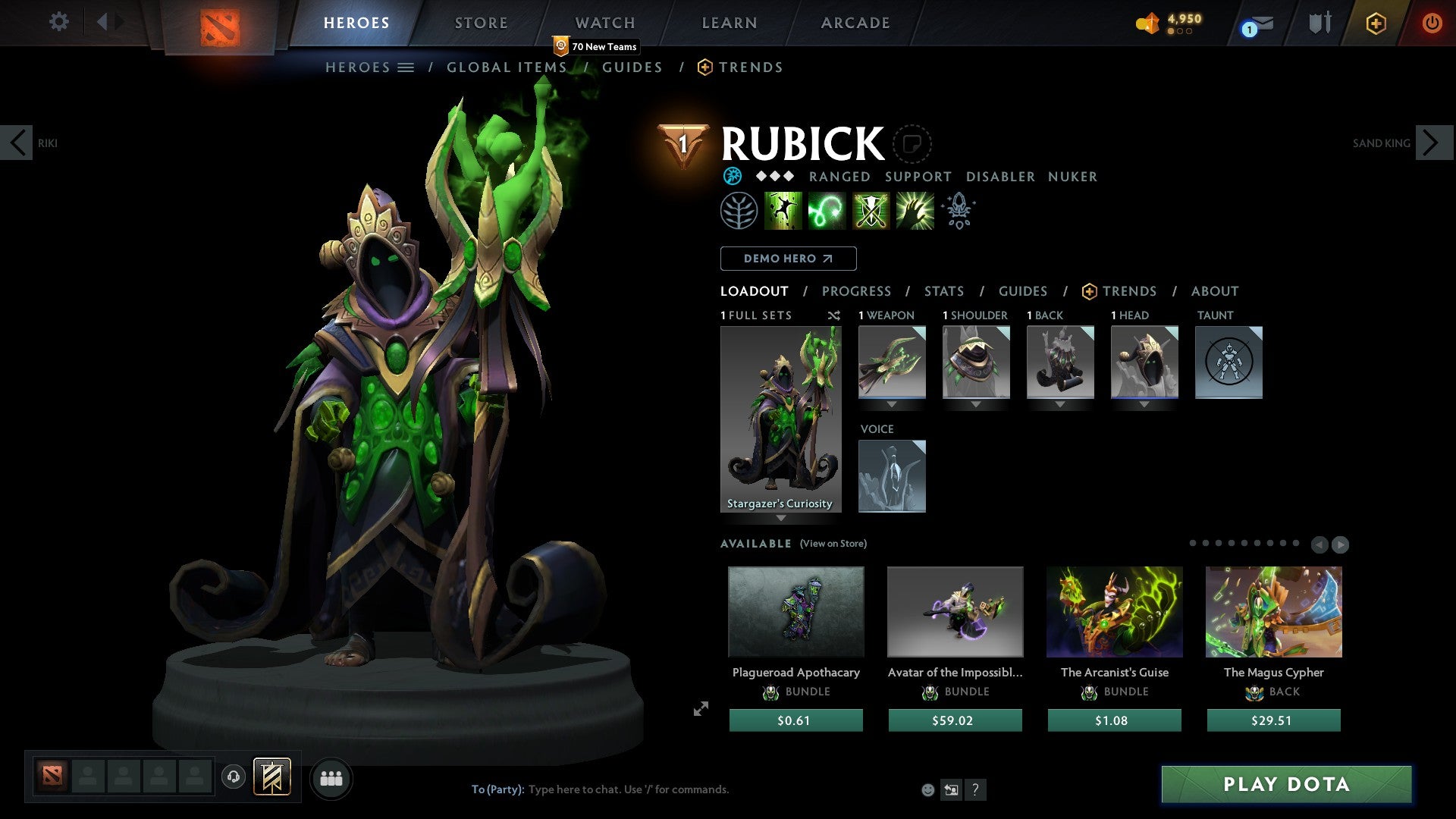
Task: Click the headset voice icon near party slots
Action: [234, 777]
